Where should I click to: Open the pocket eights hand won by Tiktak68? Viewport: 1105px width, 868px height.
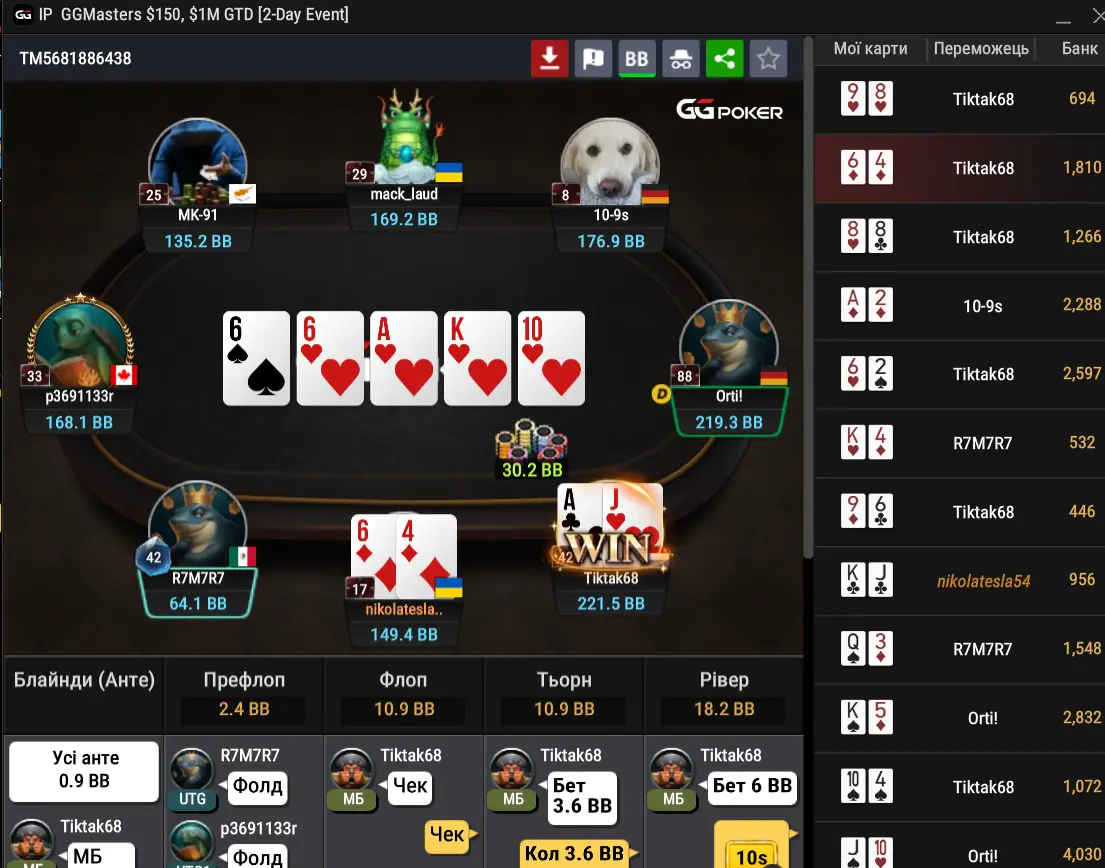[960, 237]
